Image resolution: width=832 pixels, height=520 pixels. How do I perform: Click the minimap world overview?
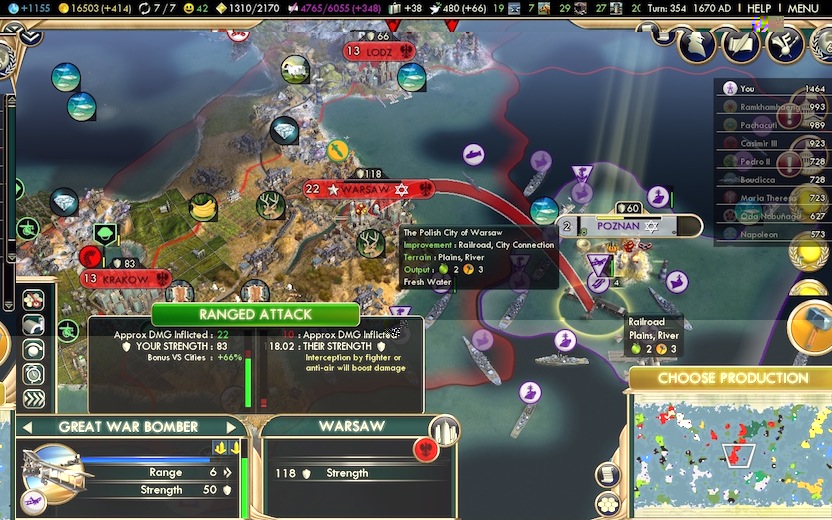coord(730,452)
